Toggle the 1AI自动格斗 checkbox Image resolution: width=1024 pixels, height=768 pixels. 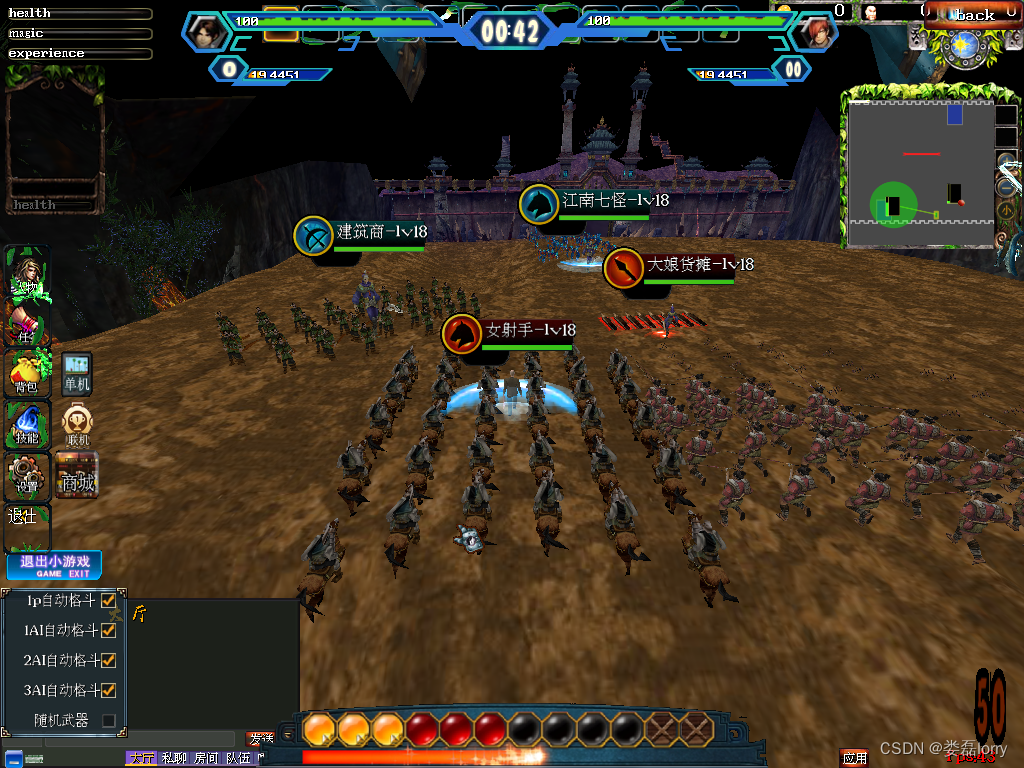[108, 631]
